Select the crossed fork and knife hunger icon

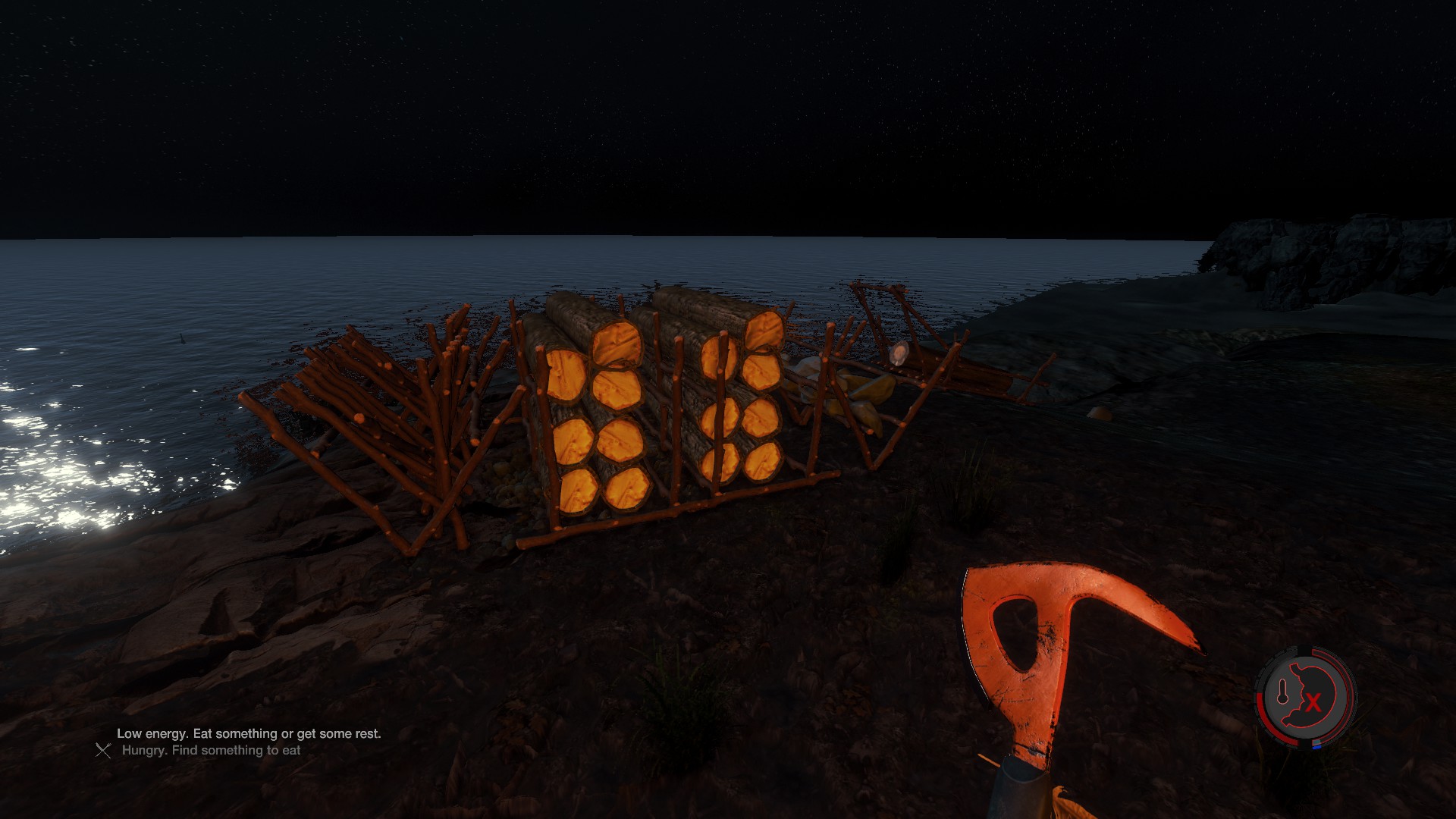(103, 750)
